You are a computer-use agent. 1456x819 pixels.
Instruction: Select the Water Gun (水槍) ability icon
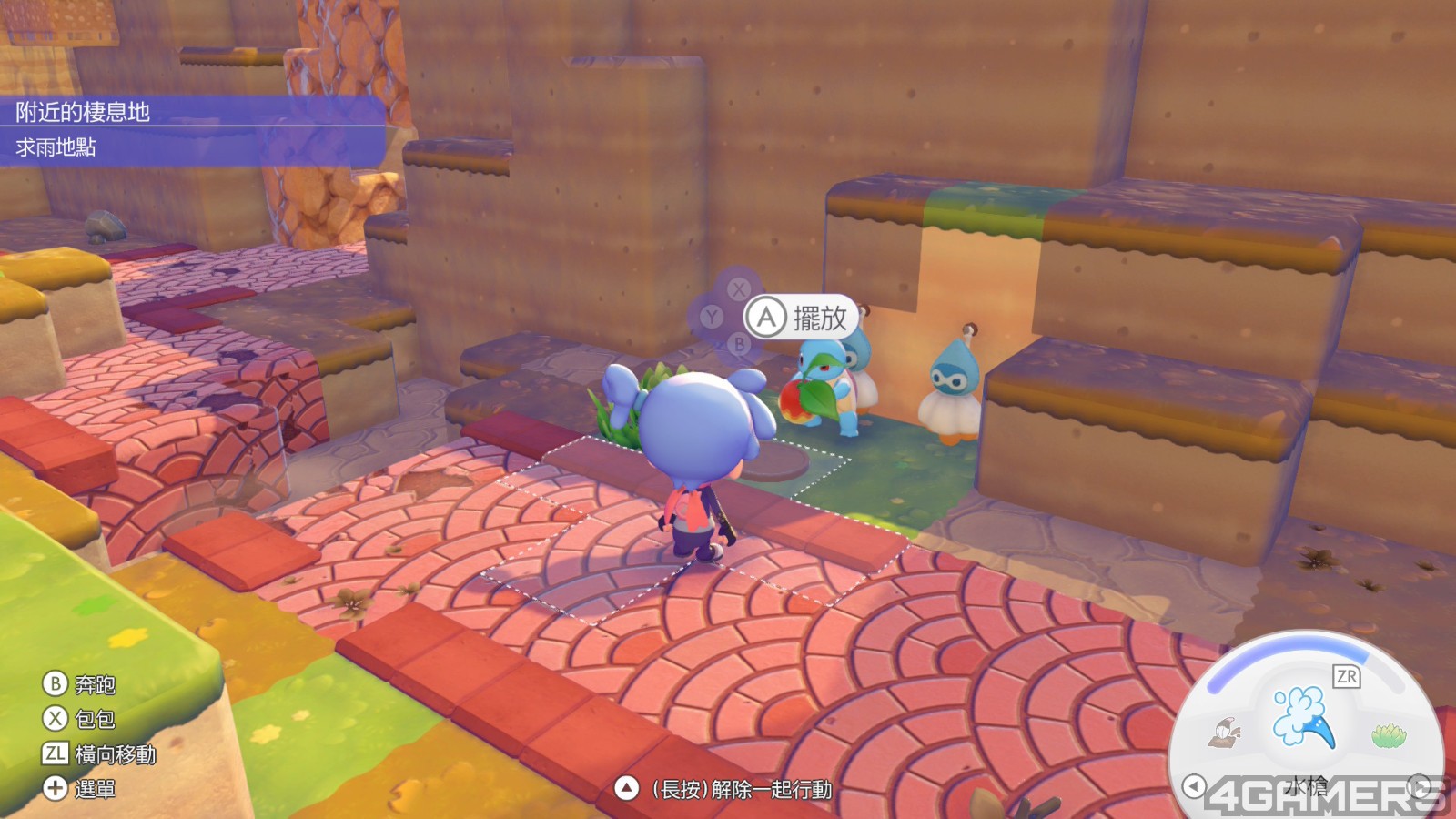click(x=1305, y=716)
